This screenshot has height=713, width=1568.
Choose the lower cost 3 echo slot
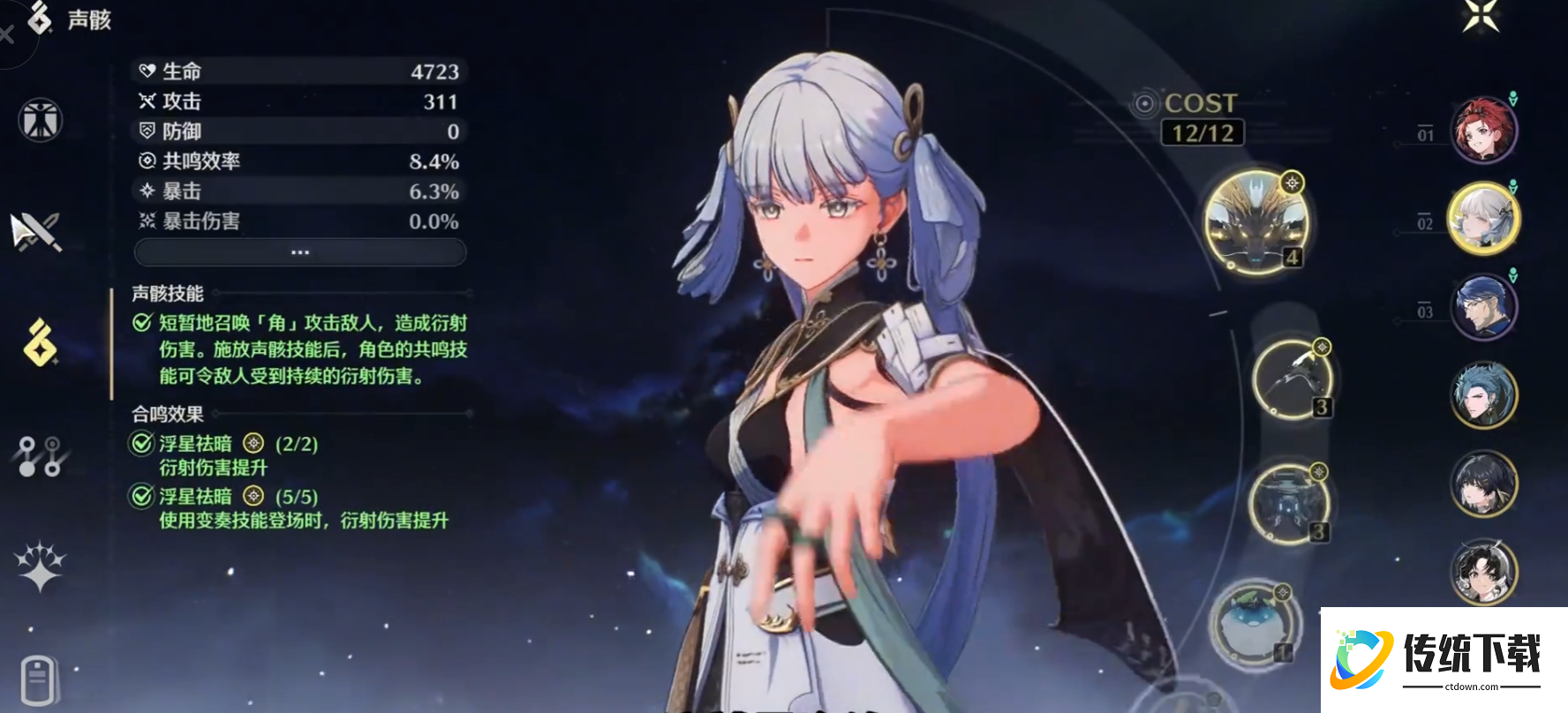coord(1289,504)
